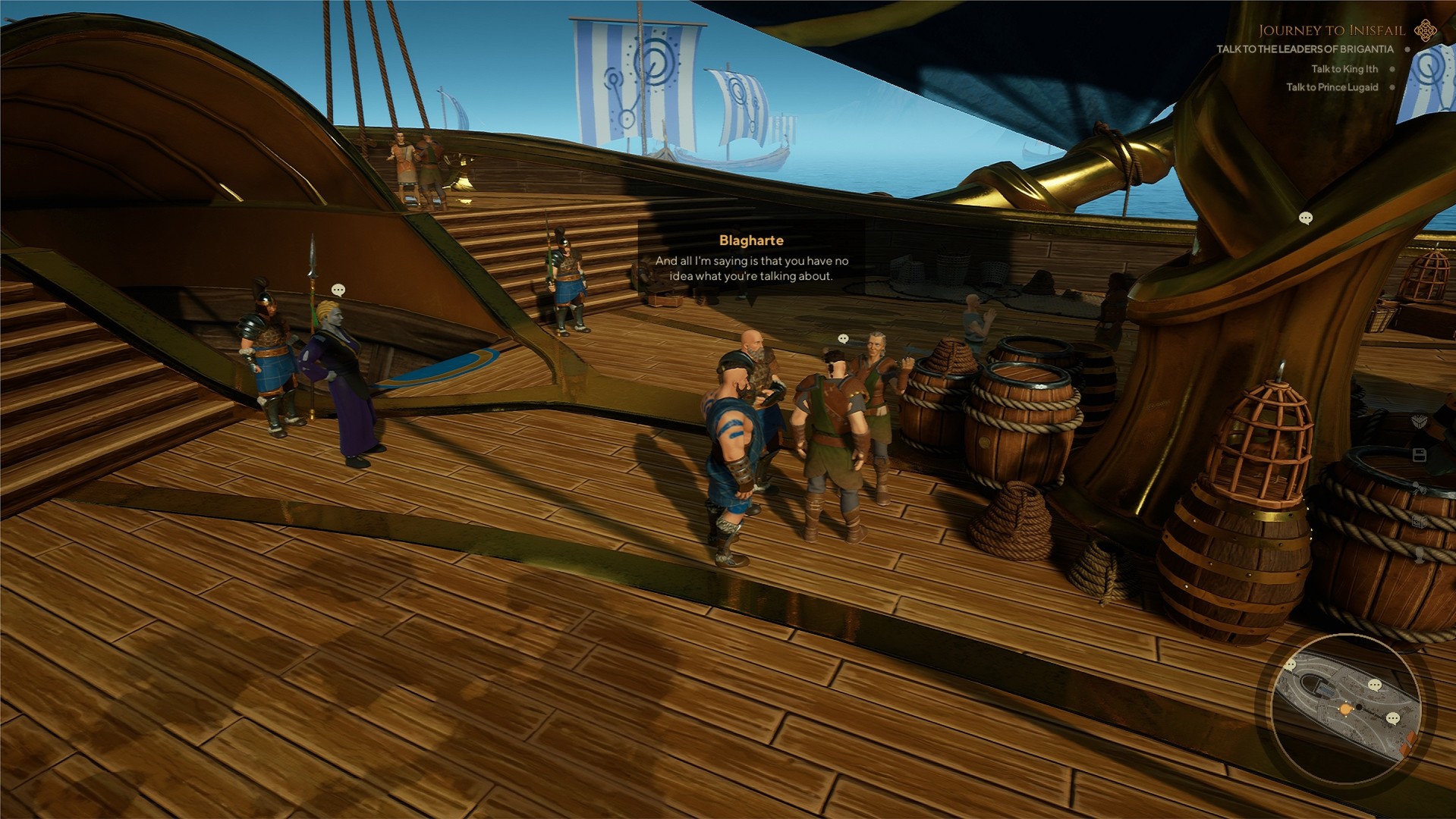Click the chat marker on the minimap
1456x819 pixels.
[1392, 719]
